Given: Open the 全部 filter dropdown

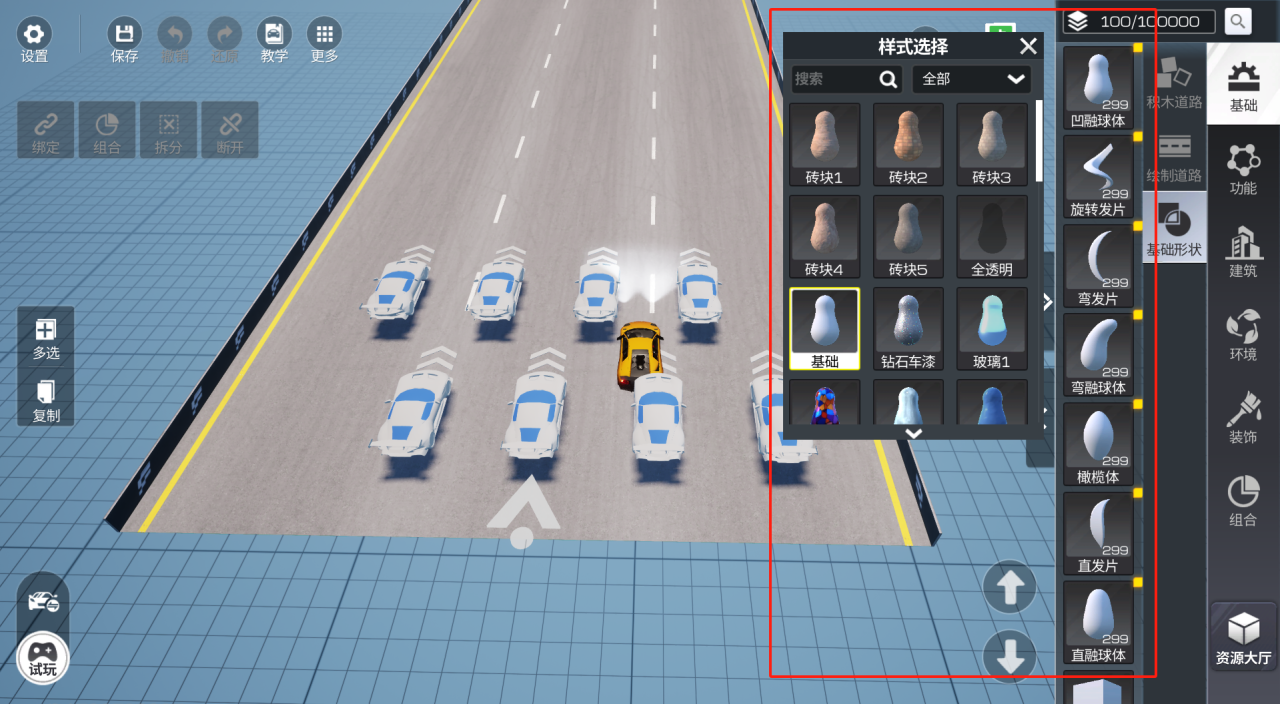Looking at the screenshot, I should (x=971, y=79).
